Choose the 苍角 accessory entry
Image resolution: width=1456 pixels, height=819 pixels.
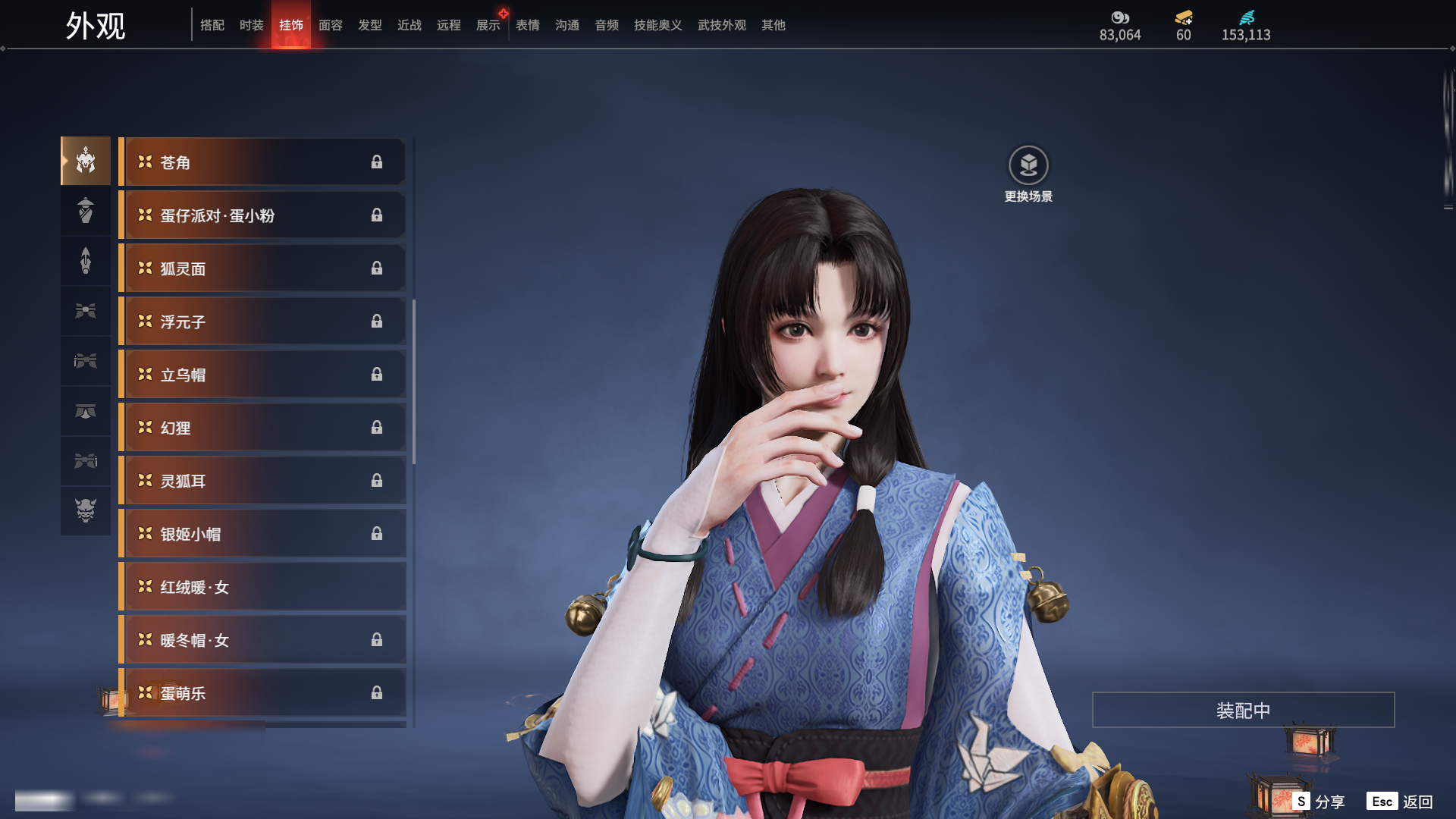point(262,162)
